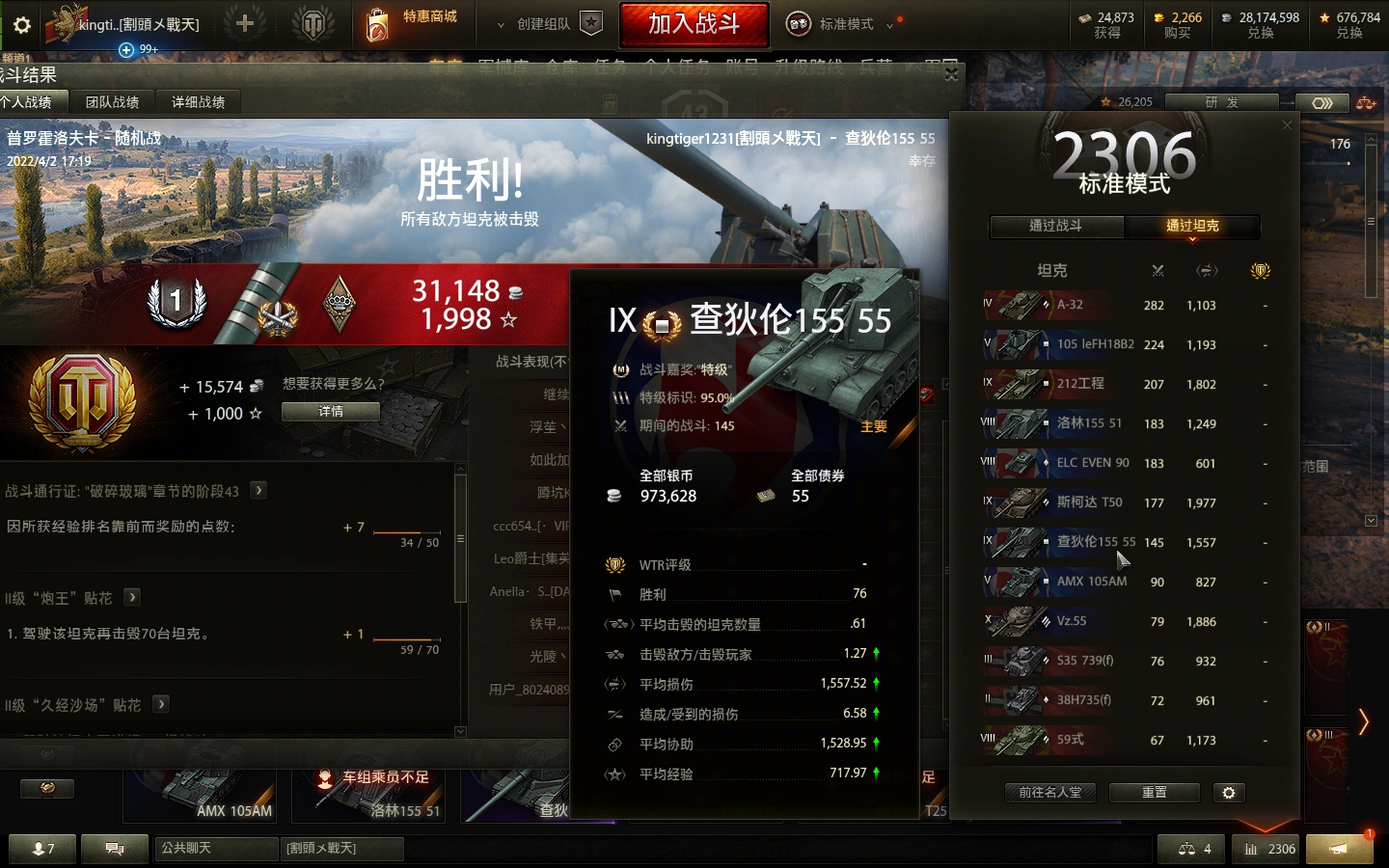
Task: Select the A-32 tank row
Action: pyautogui.click(x=1124, y=305)
